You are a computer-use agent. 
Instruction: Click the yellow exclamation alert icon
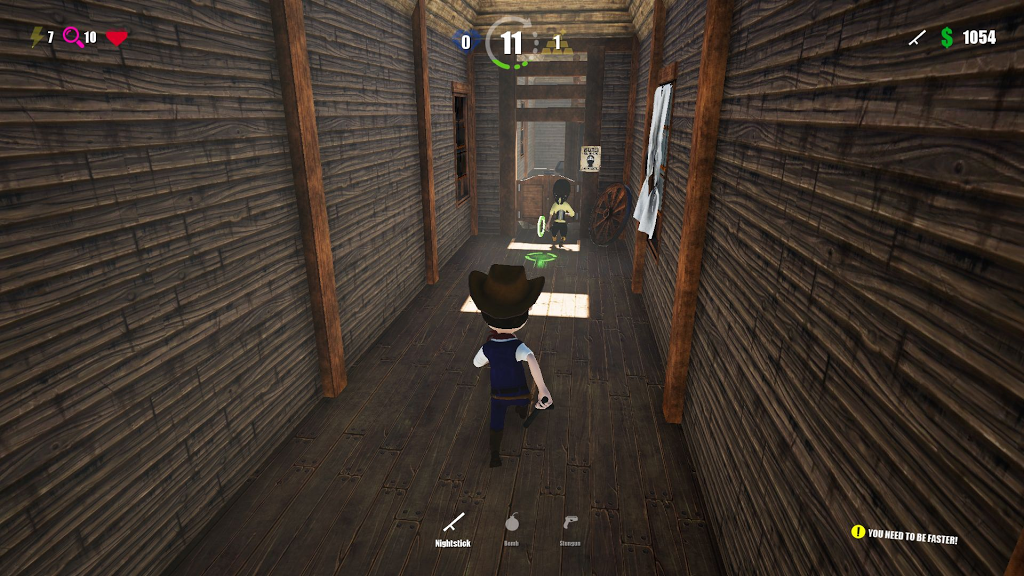[x=857, y=532]
